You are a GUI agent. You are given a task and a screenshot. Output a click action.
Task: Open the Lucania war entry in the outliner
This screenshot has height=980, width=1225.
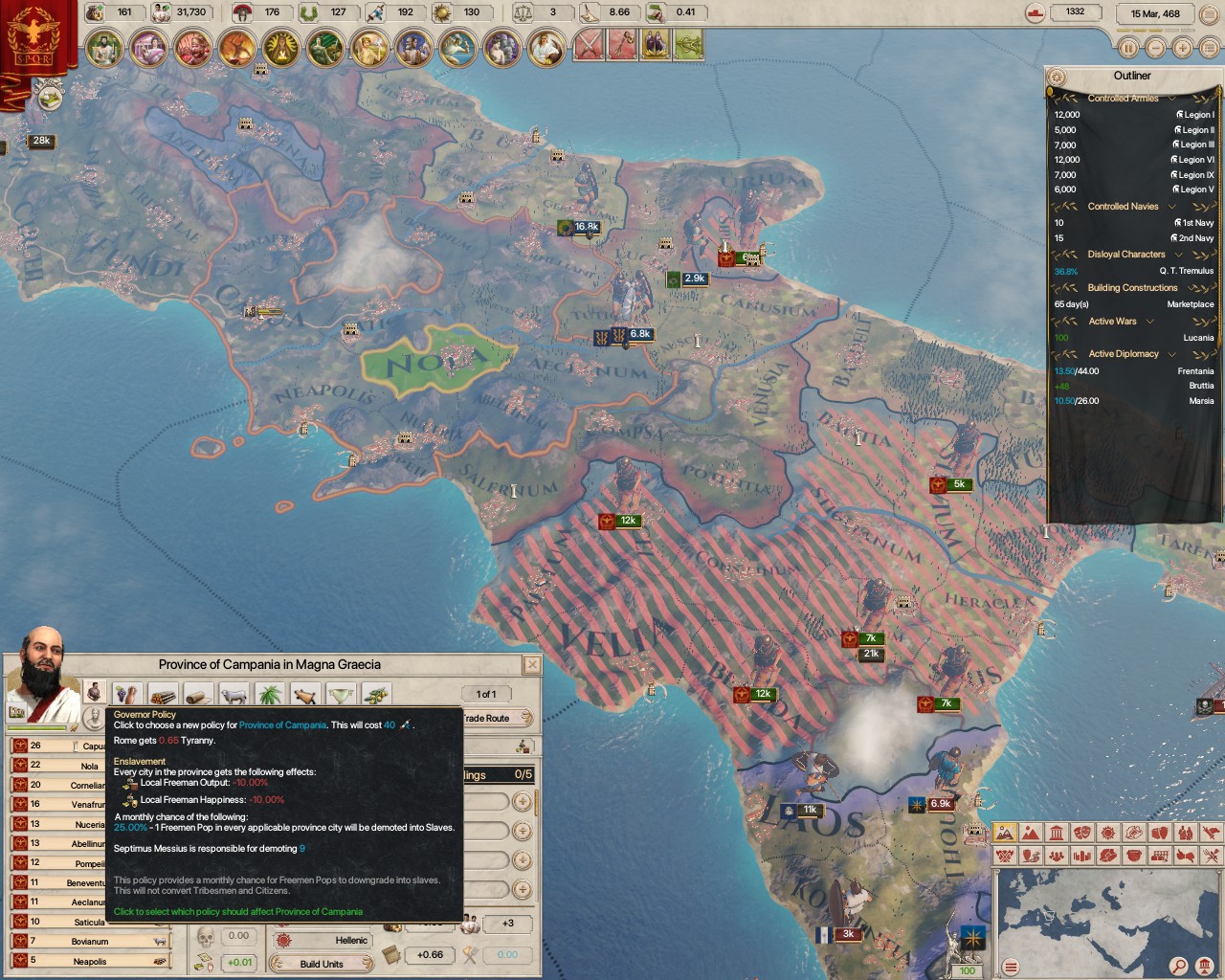(x=1197, y=338)
